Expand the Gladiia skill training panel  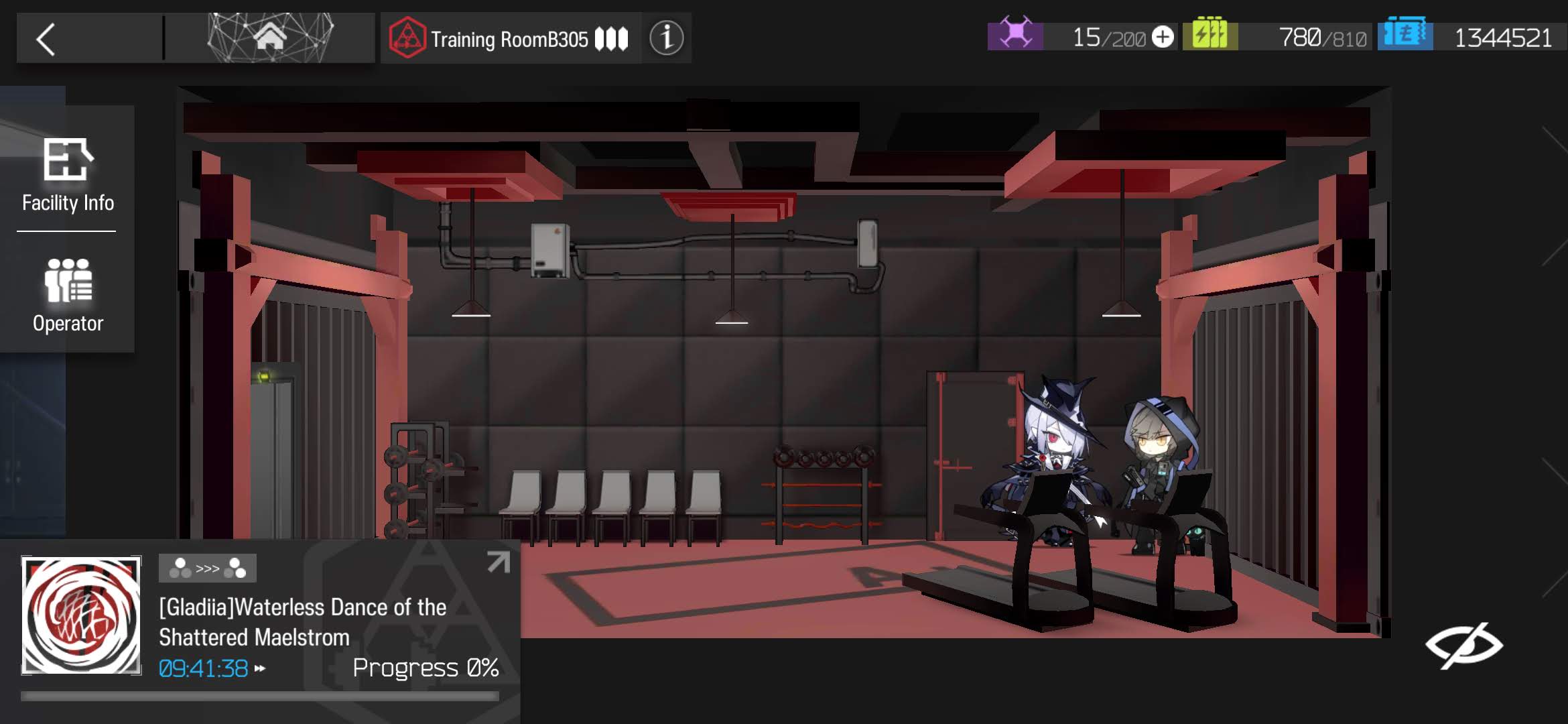498,562
